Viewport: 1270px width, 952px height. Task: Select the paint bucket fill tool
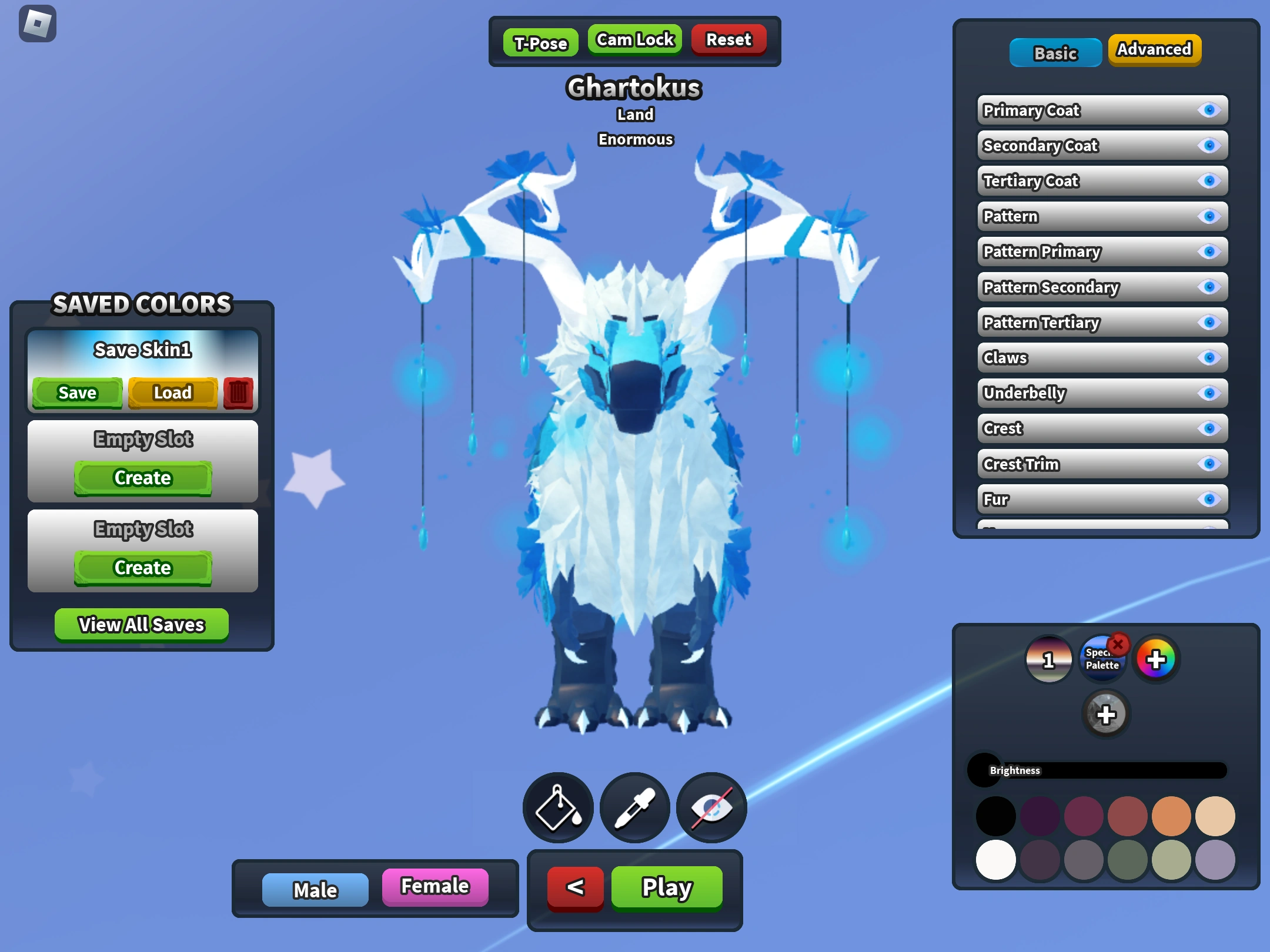coord(557,807)
